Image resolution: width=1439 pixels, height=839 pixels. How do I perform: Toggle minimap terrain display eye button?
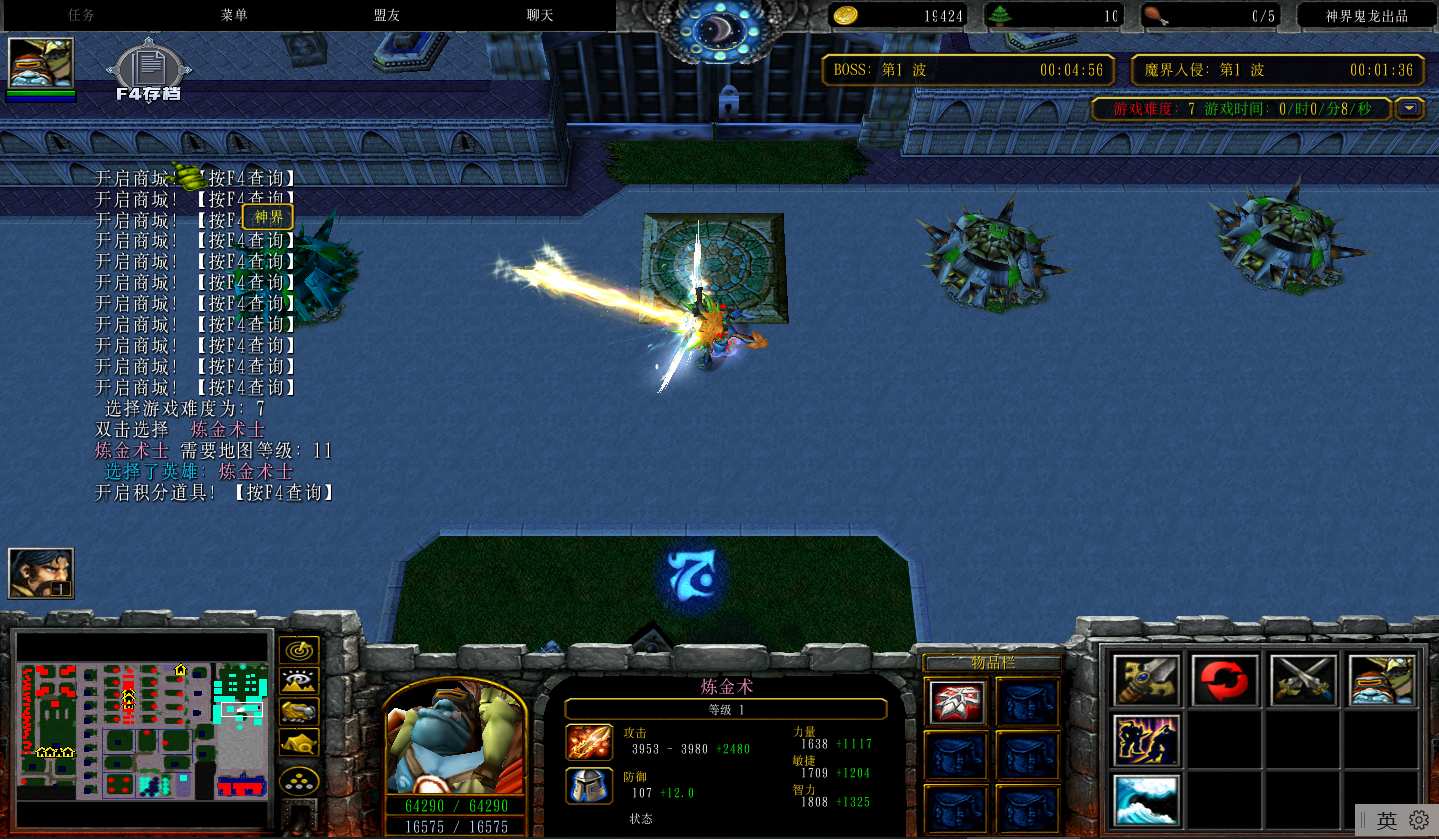298,681
